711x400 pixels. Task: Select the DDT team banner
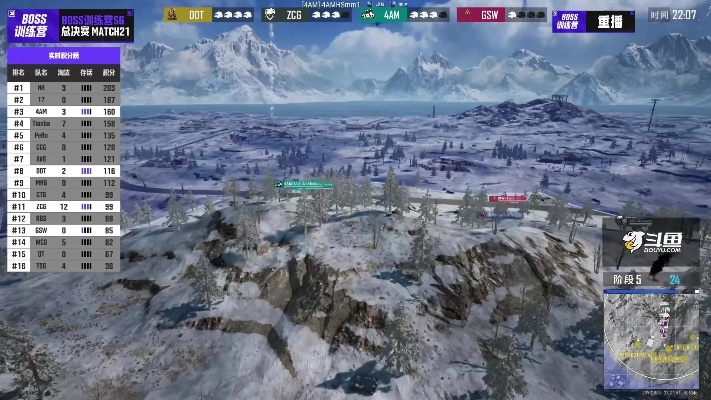pos(207,15)
